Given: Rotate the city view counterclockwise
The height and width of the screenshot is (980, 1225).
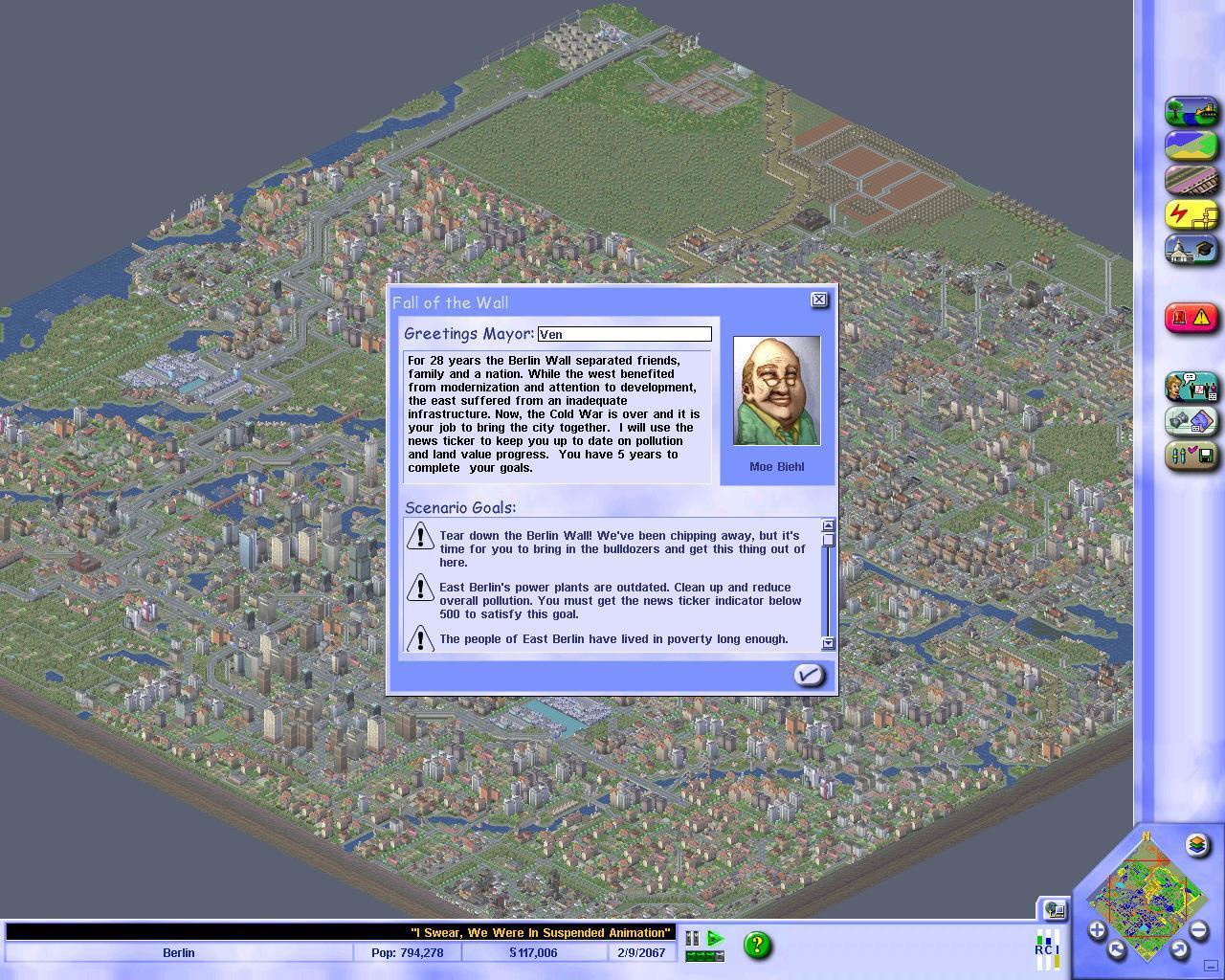Looking at the screenshot, I should 1116,950.
